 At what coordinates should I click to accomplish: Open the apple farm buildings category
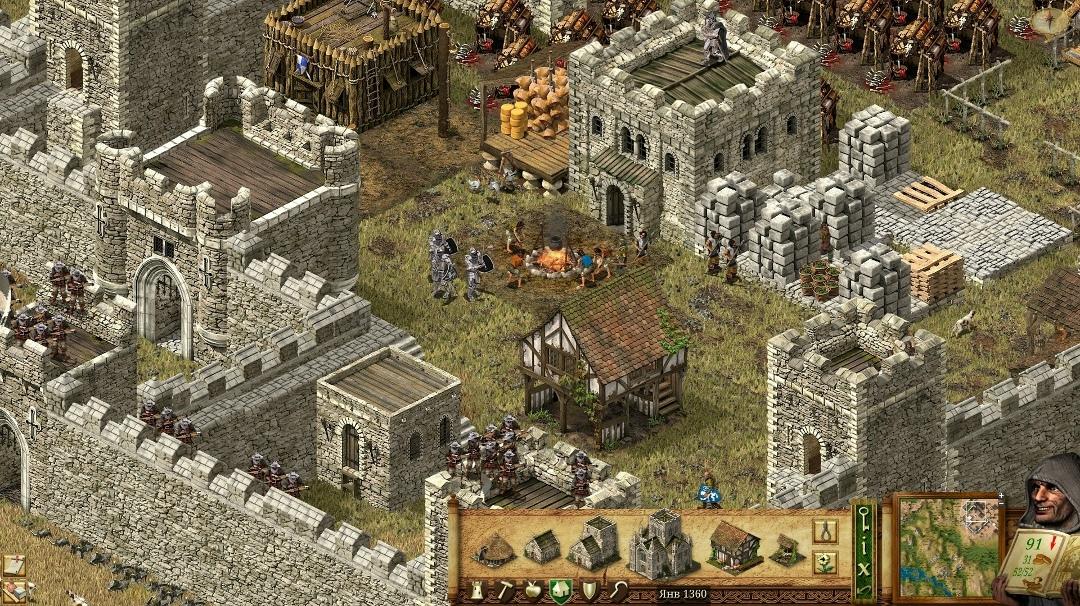pos(533,592)
